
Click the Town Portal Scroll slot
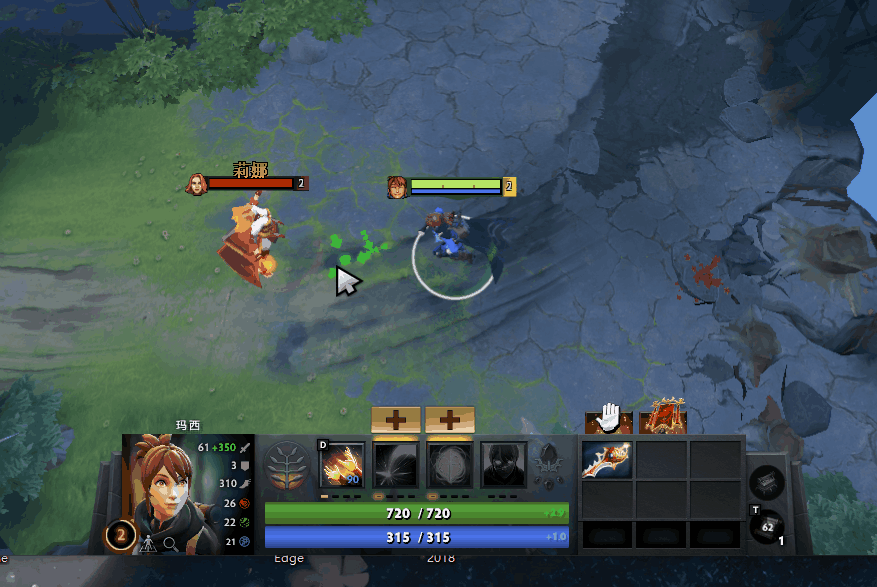coord(769,526)
